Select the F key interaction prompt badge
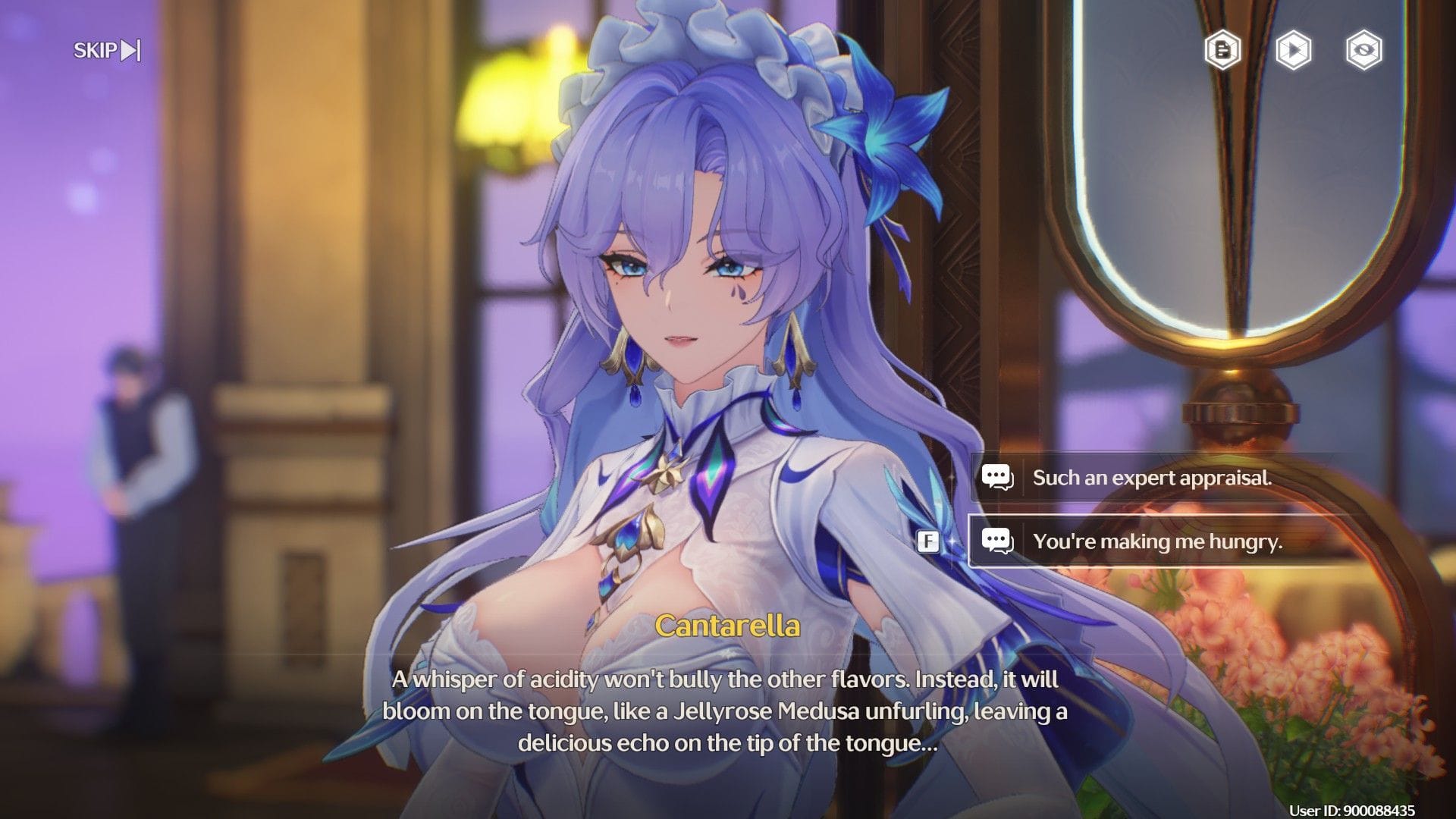 coord(927,541)
